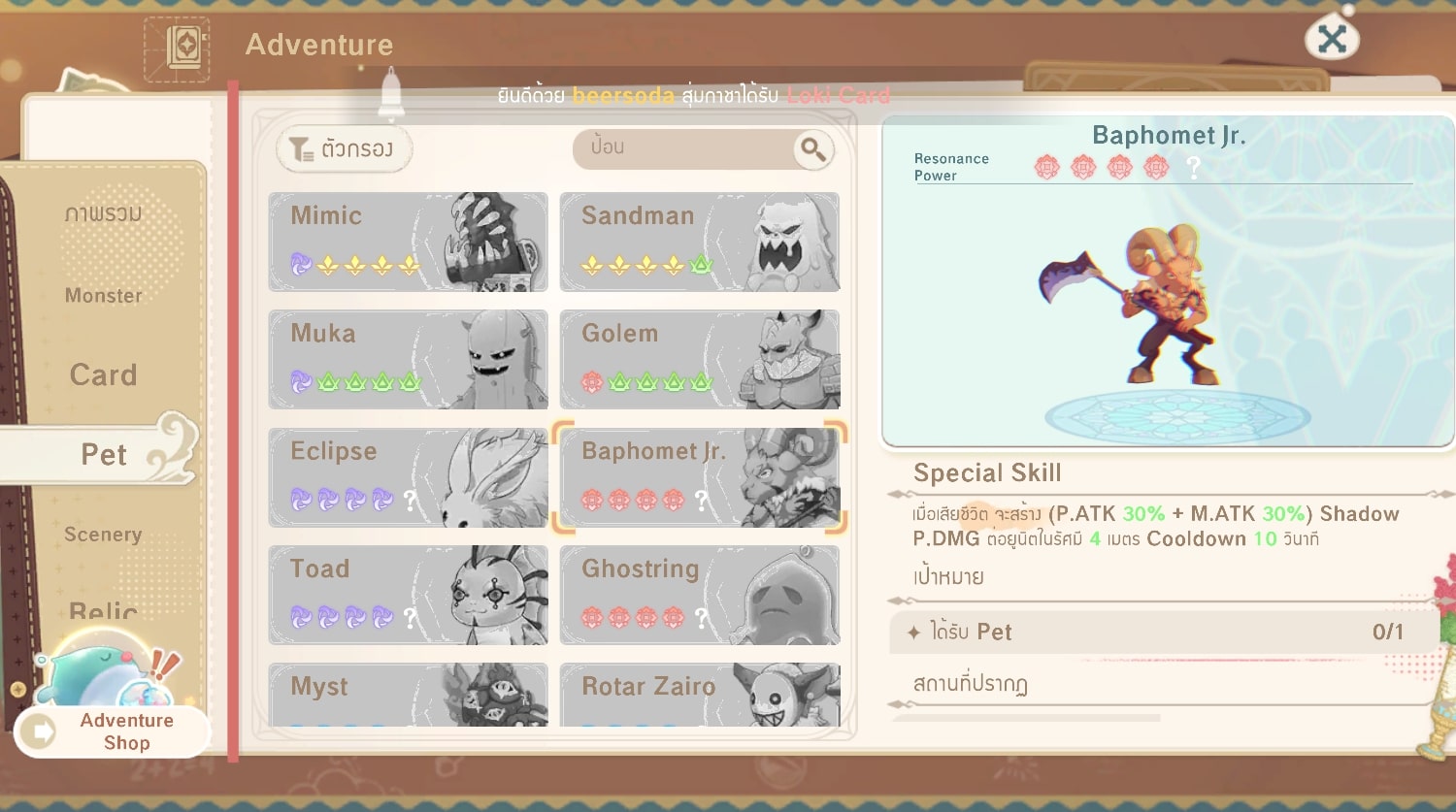The image size is (1456, 812).
Task: Open the Ghostring pet entry
Action: (699, 595)
